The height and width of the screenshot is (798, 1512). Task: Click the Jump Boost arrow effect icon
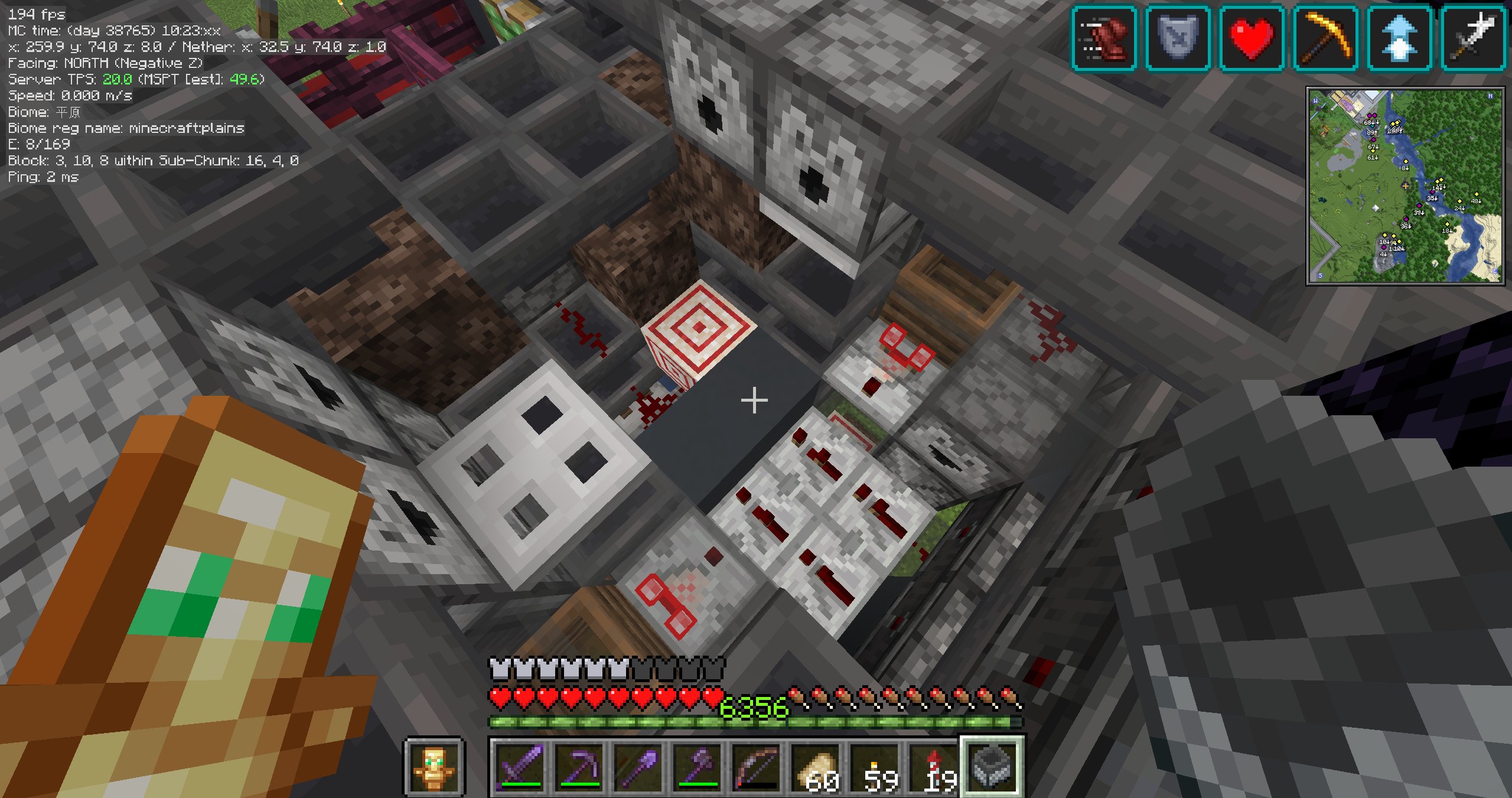click(1399, 38)
